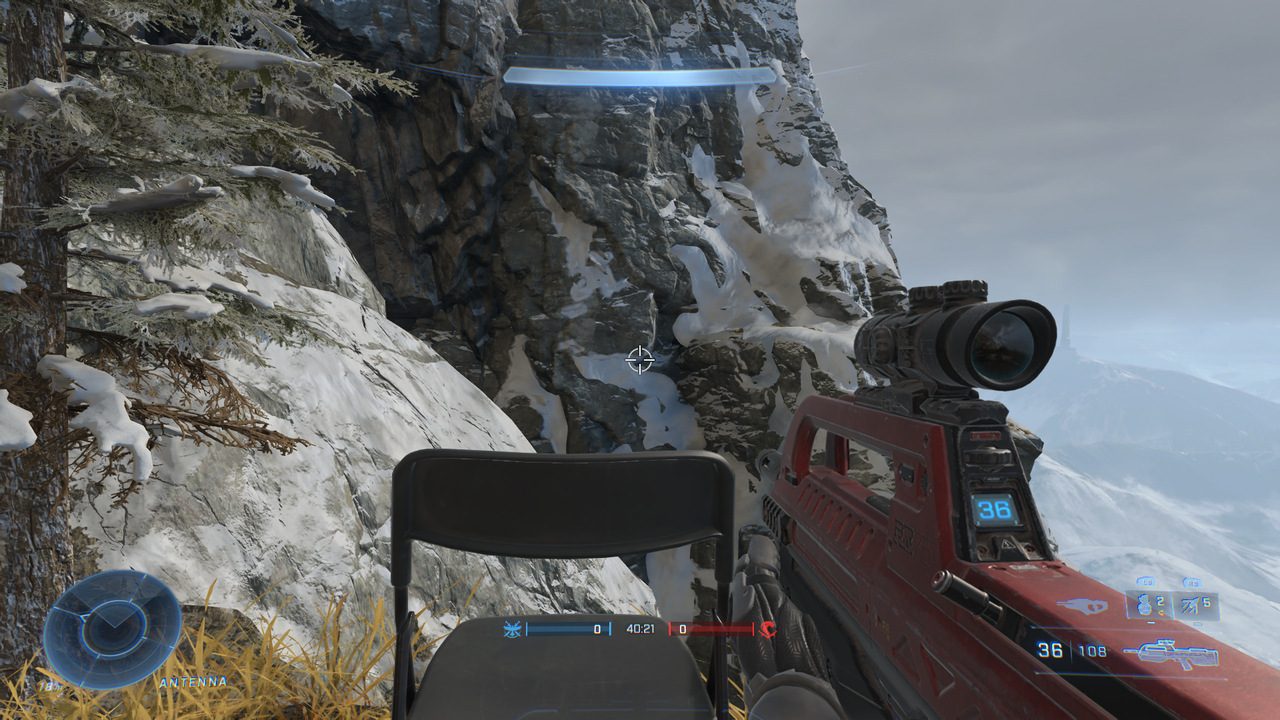Click the 40:21 match timer

pyautogui.click(x=640, y=629)
